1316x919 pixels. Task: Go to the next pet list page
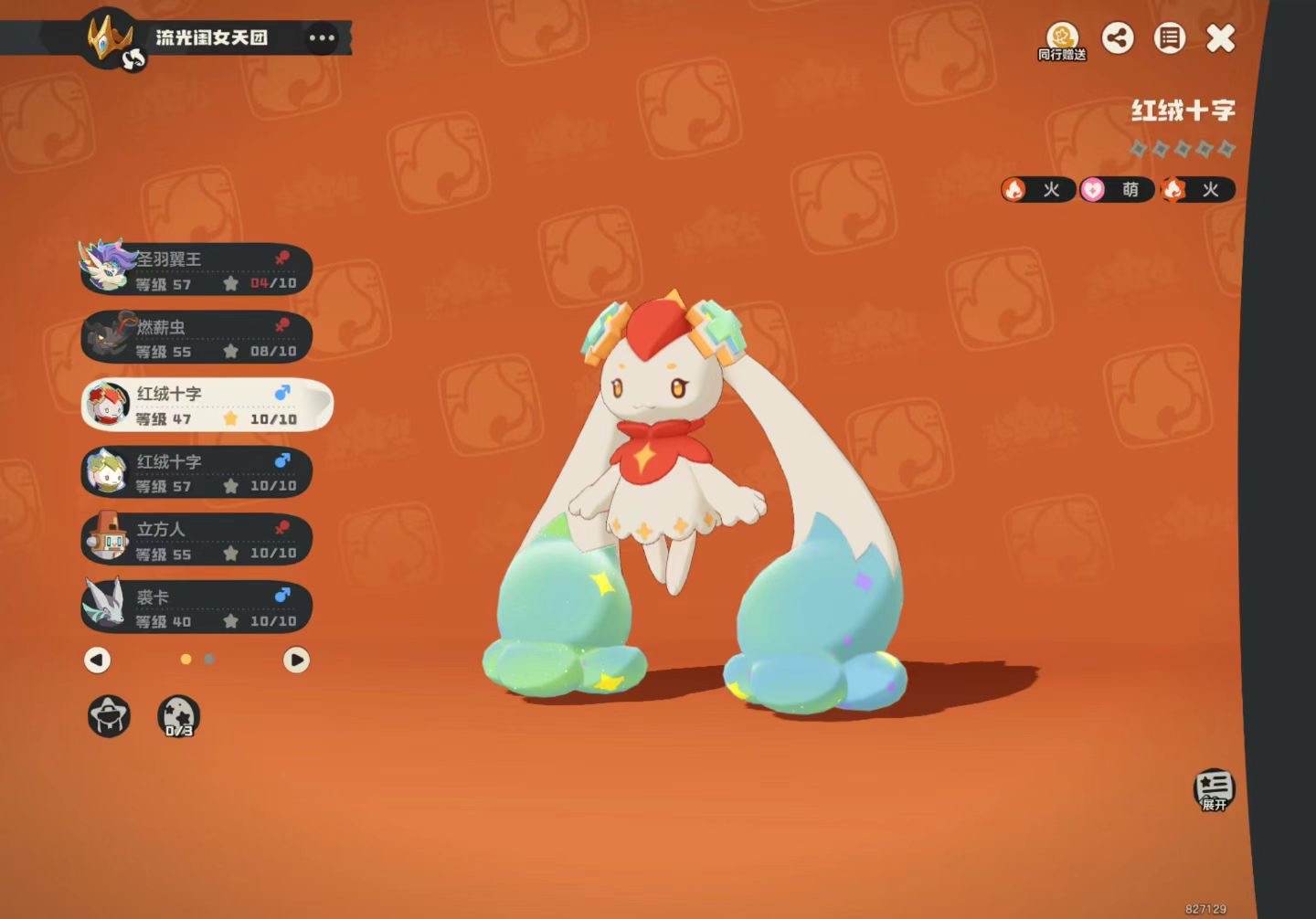point(296,660)
